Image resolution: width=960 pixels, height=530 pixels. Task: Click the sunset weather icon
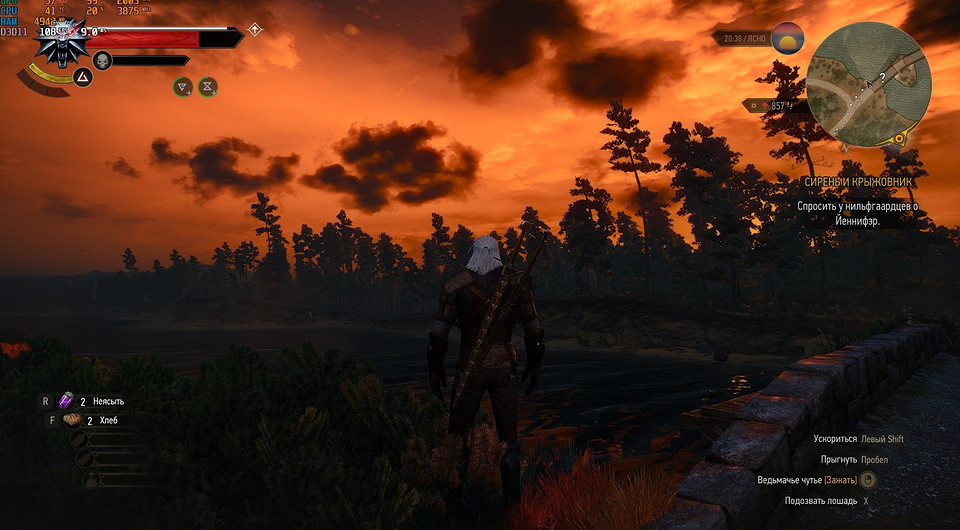point(789,39)
